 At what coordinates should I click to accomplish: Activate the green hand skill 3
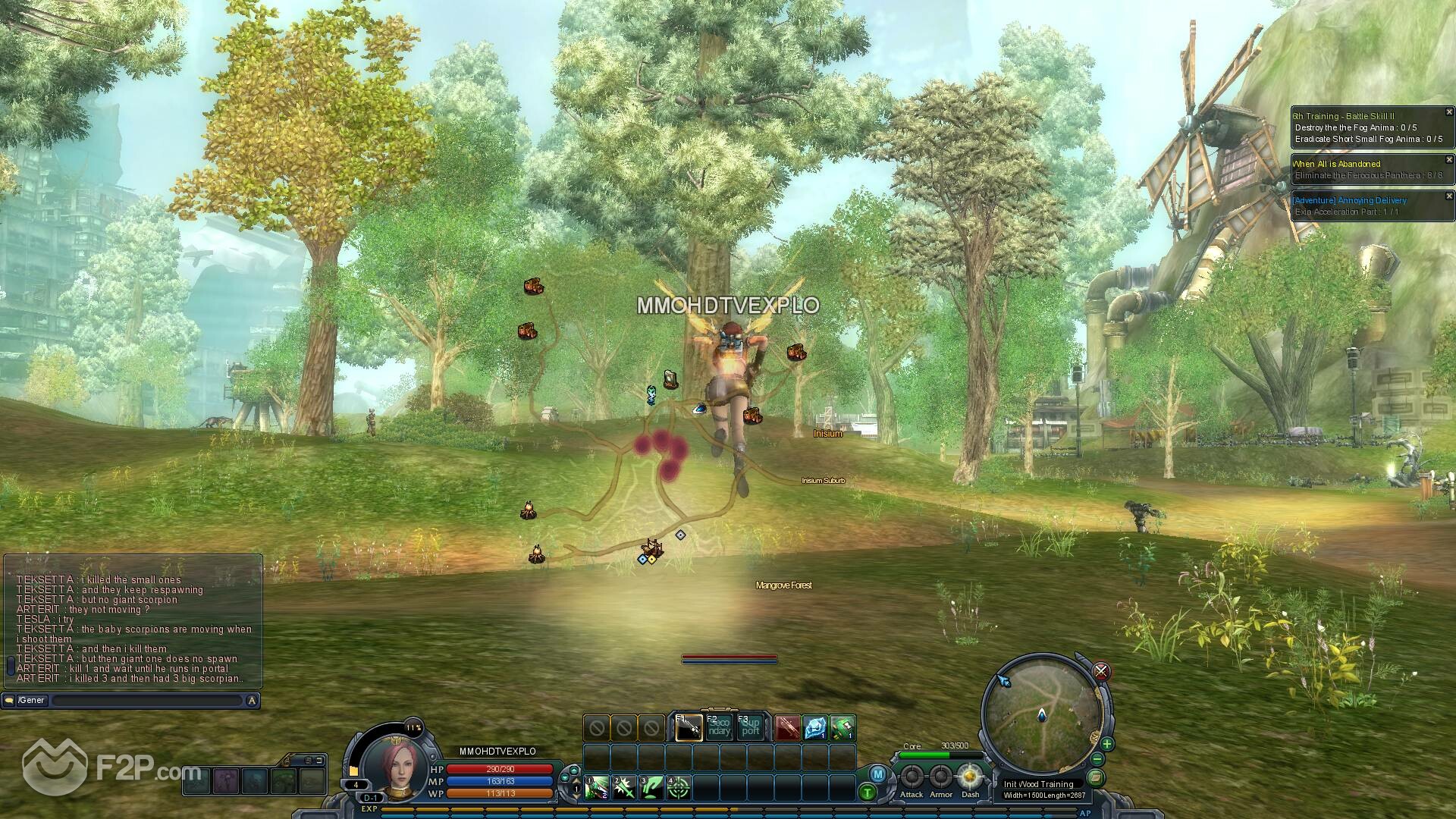pos(651,788)
